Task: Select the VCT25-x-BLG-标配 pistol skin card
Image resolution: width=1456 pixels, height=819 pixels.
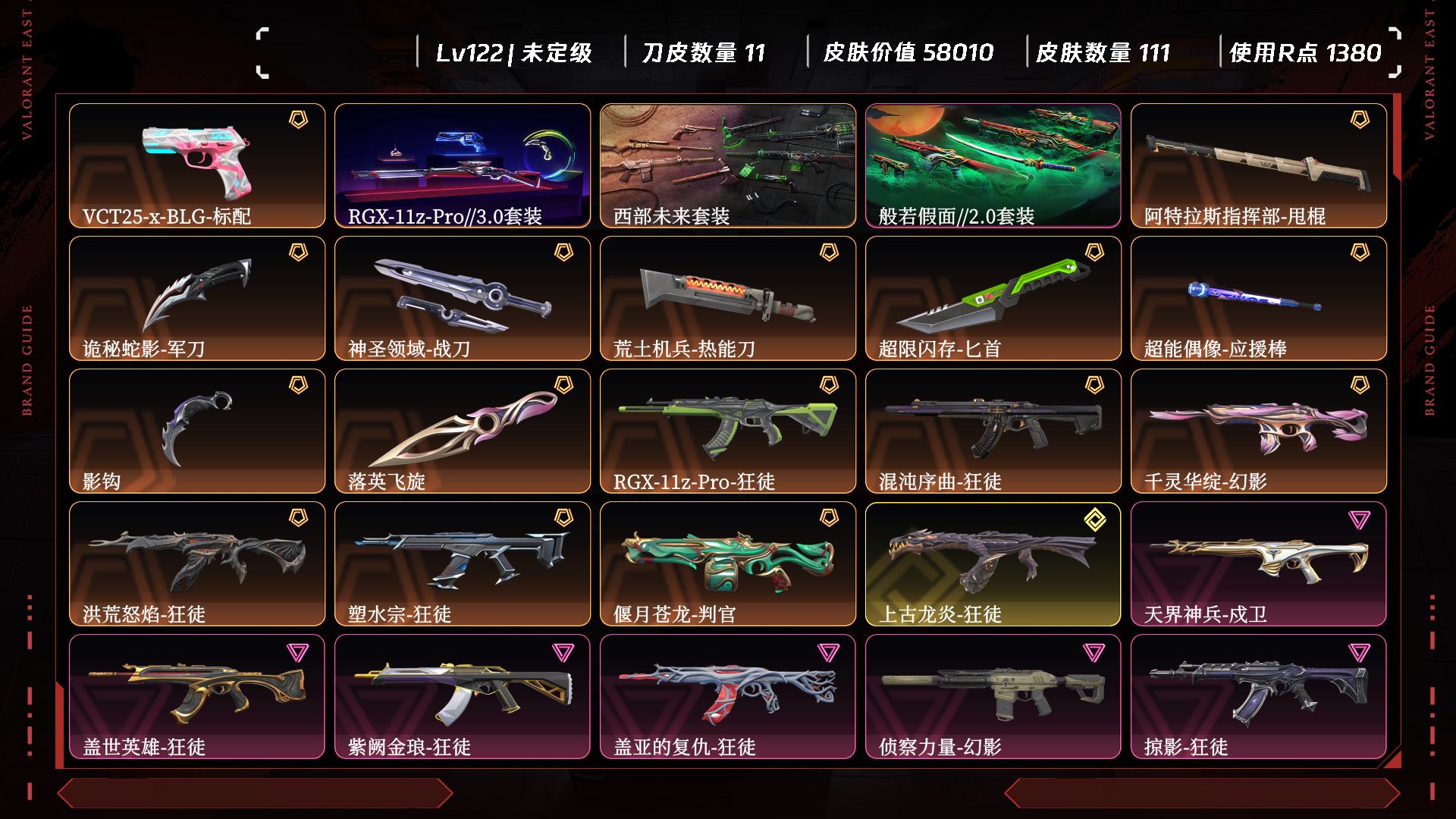Action: click(x=197, y=165)
